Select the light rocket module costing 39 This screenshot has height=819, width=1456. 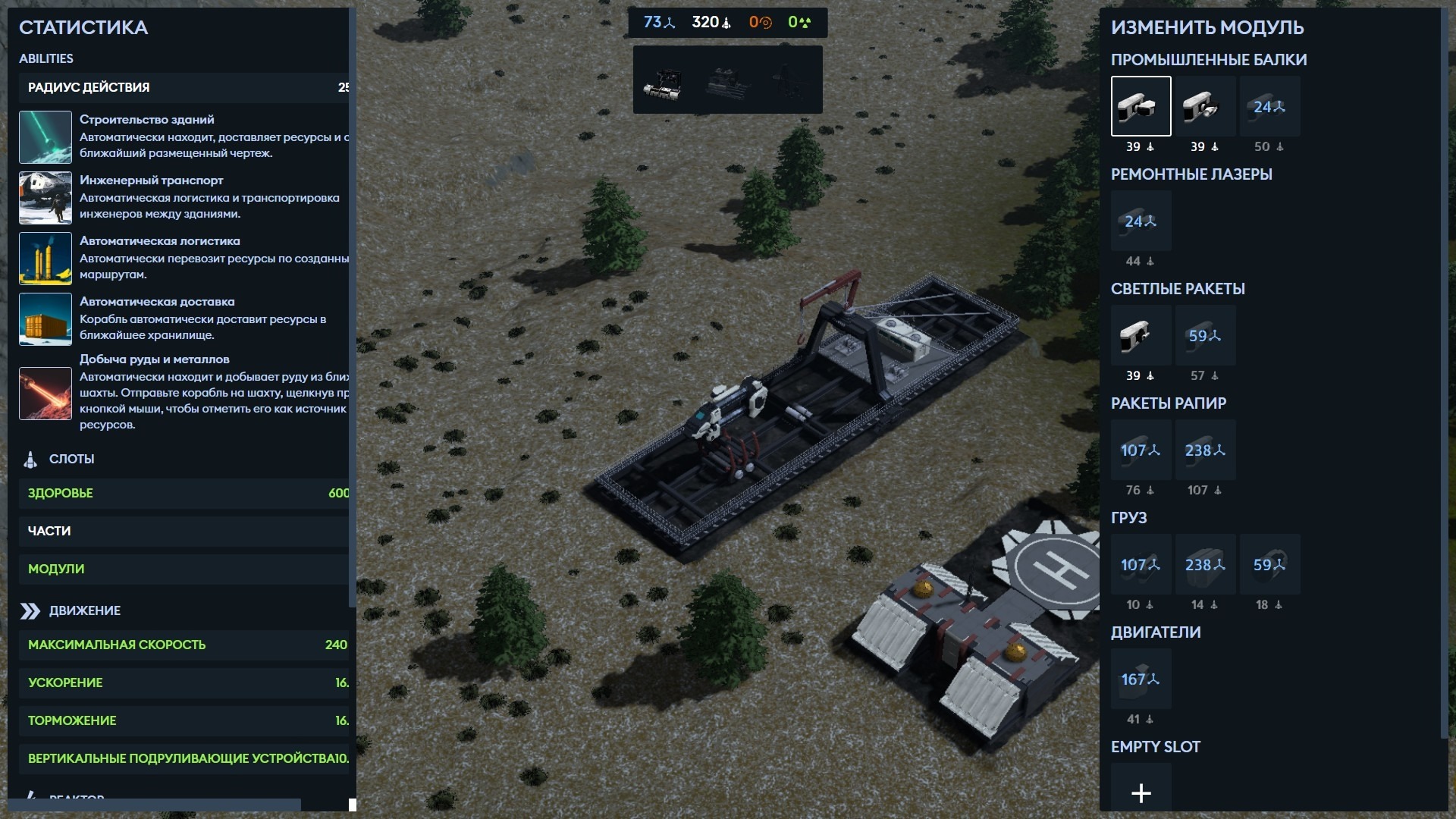click(x=1141, y=335)
